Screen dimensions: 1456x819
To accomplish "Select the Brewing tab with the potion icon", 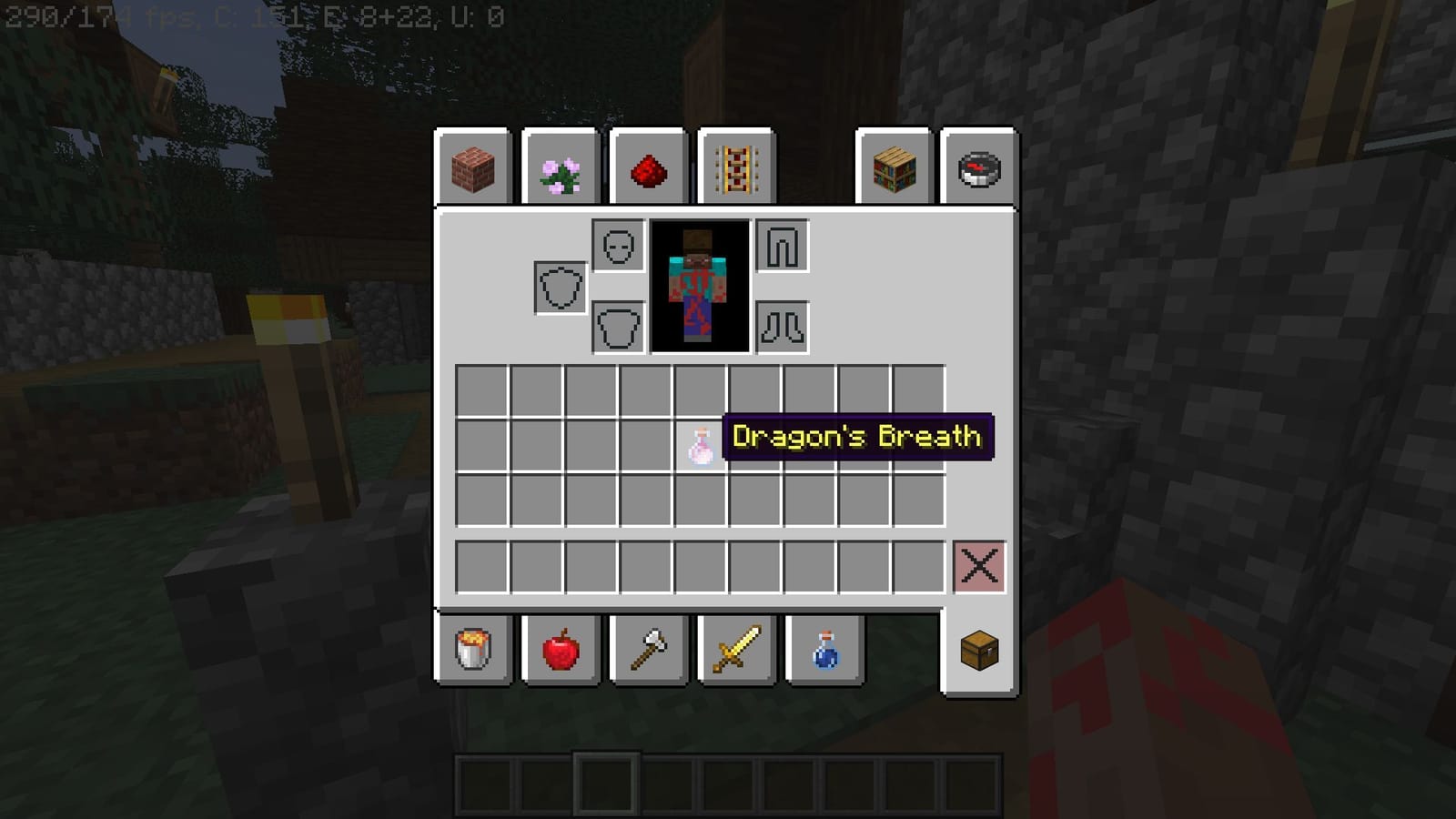I will [822, 652].
